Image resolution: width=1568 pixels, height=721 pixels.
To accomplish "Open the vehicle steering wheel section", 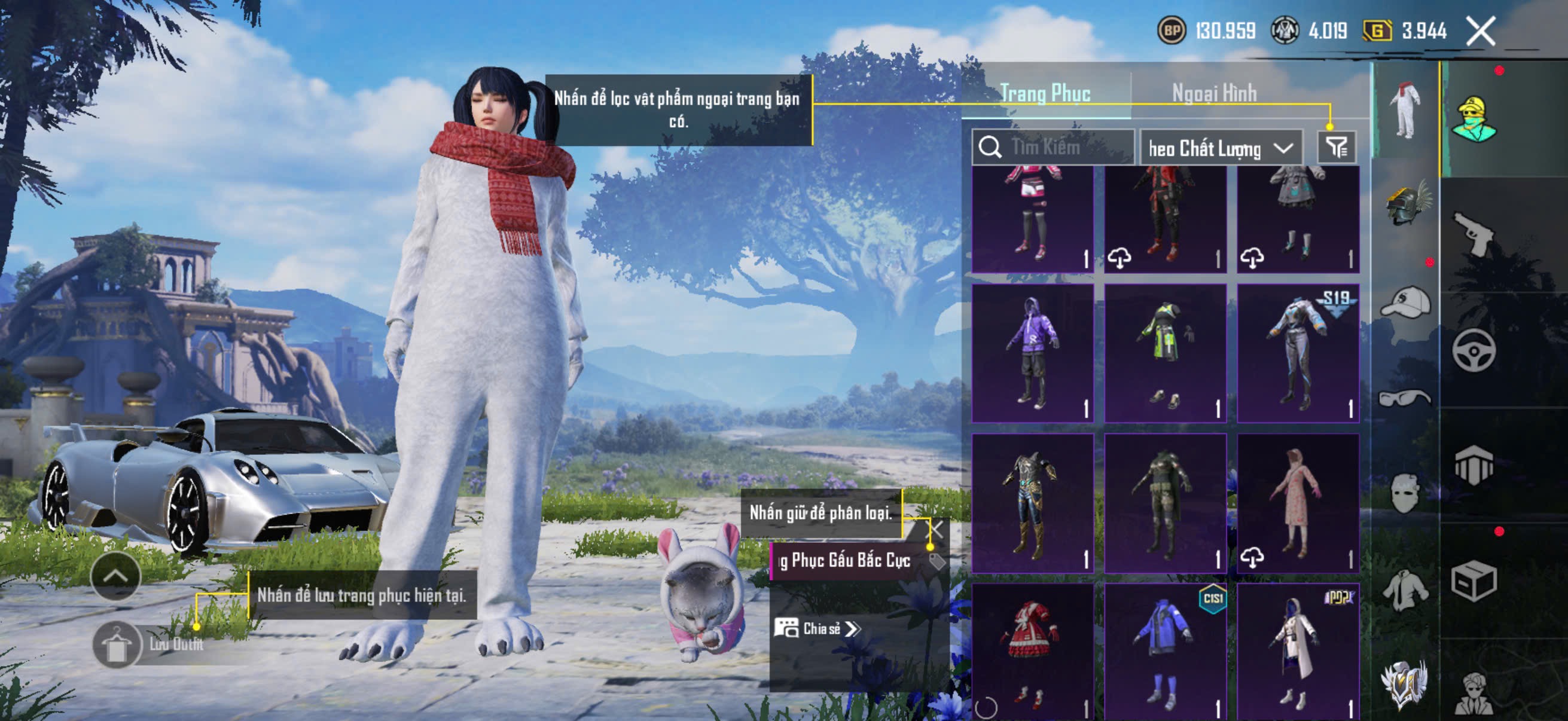I will pyautogui.click(x=1474, y=350).
